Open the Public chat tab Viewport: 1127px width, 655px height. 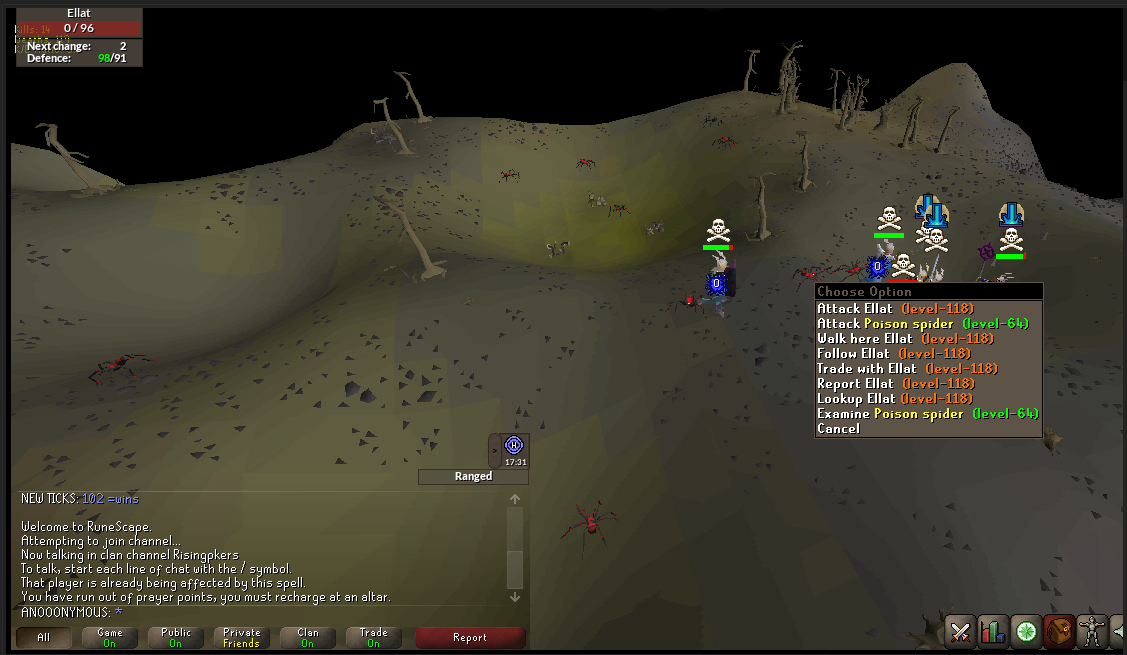(x=176, y=637)
